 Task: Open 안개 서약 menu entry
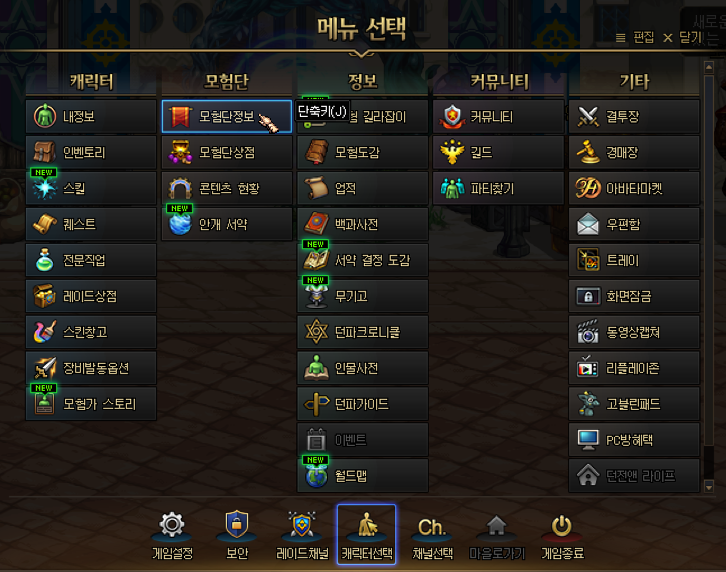tap(226, 224)
